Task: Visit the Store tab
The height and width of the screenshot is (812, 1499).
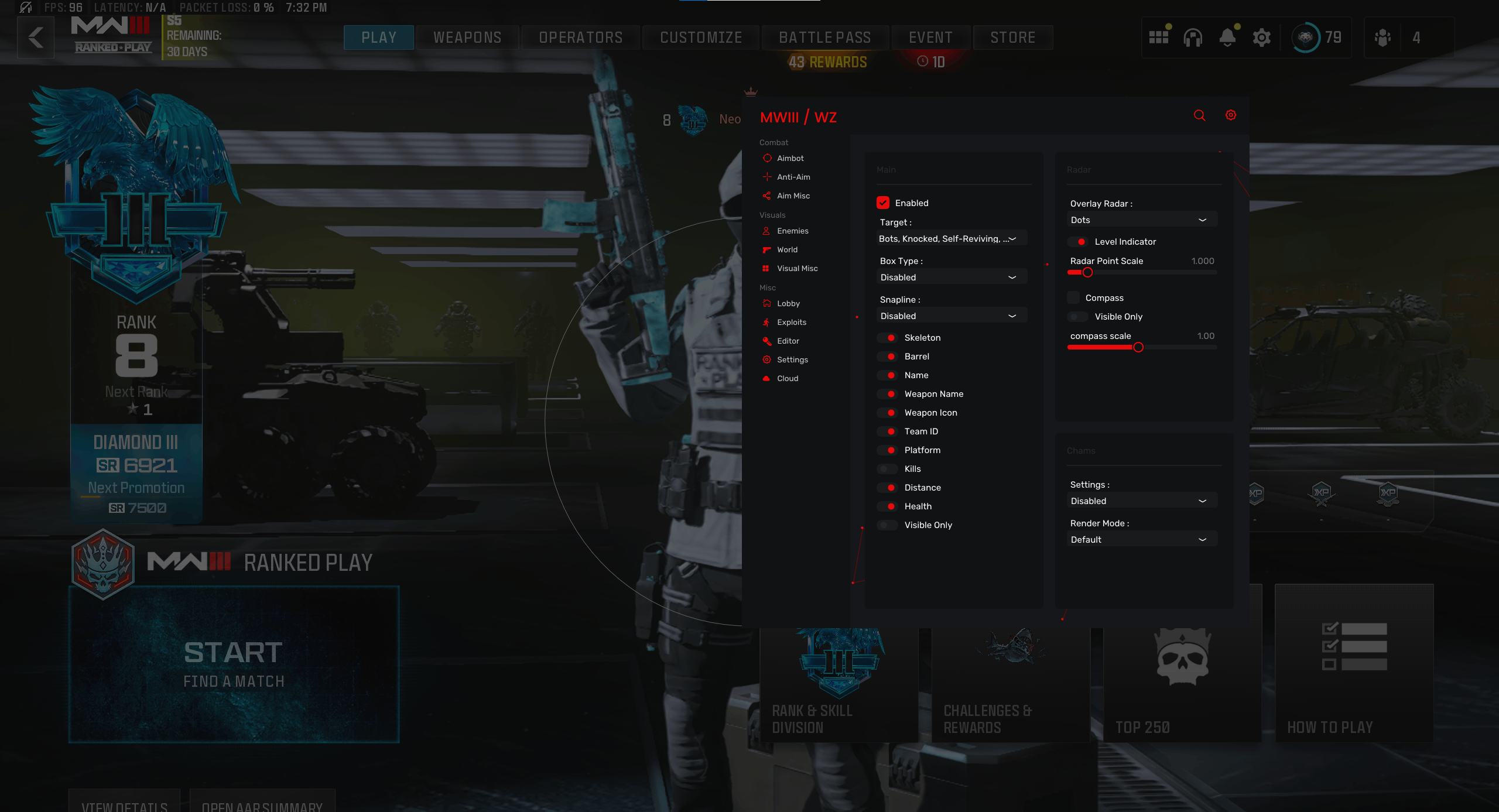Action: 1013,37
